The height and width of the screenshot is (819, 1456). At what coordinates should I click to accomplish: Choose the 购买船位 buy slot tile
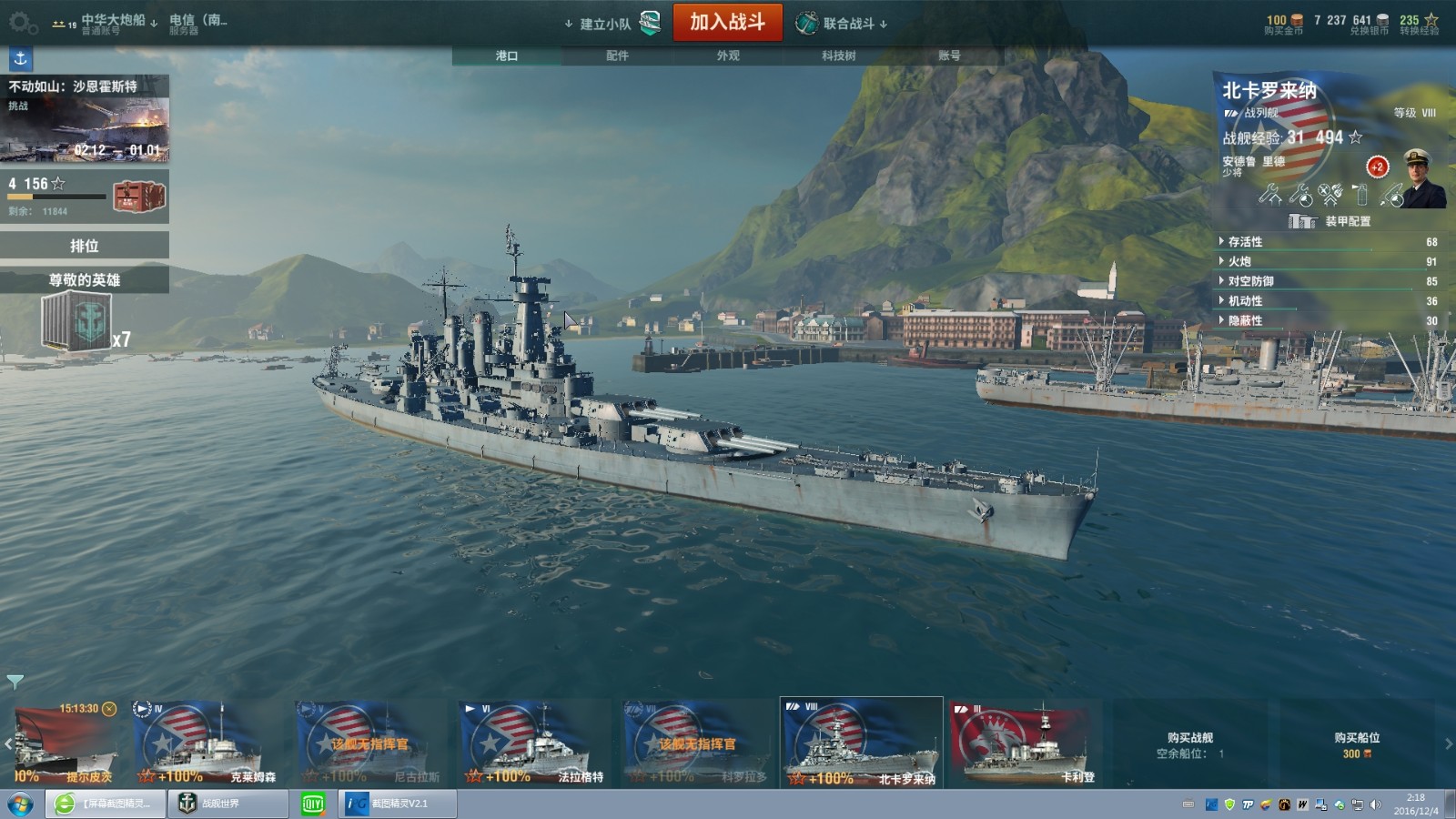pyautogui.click(x=1356, y=743)
